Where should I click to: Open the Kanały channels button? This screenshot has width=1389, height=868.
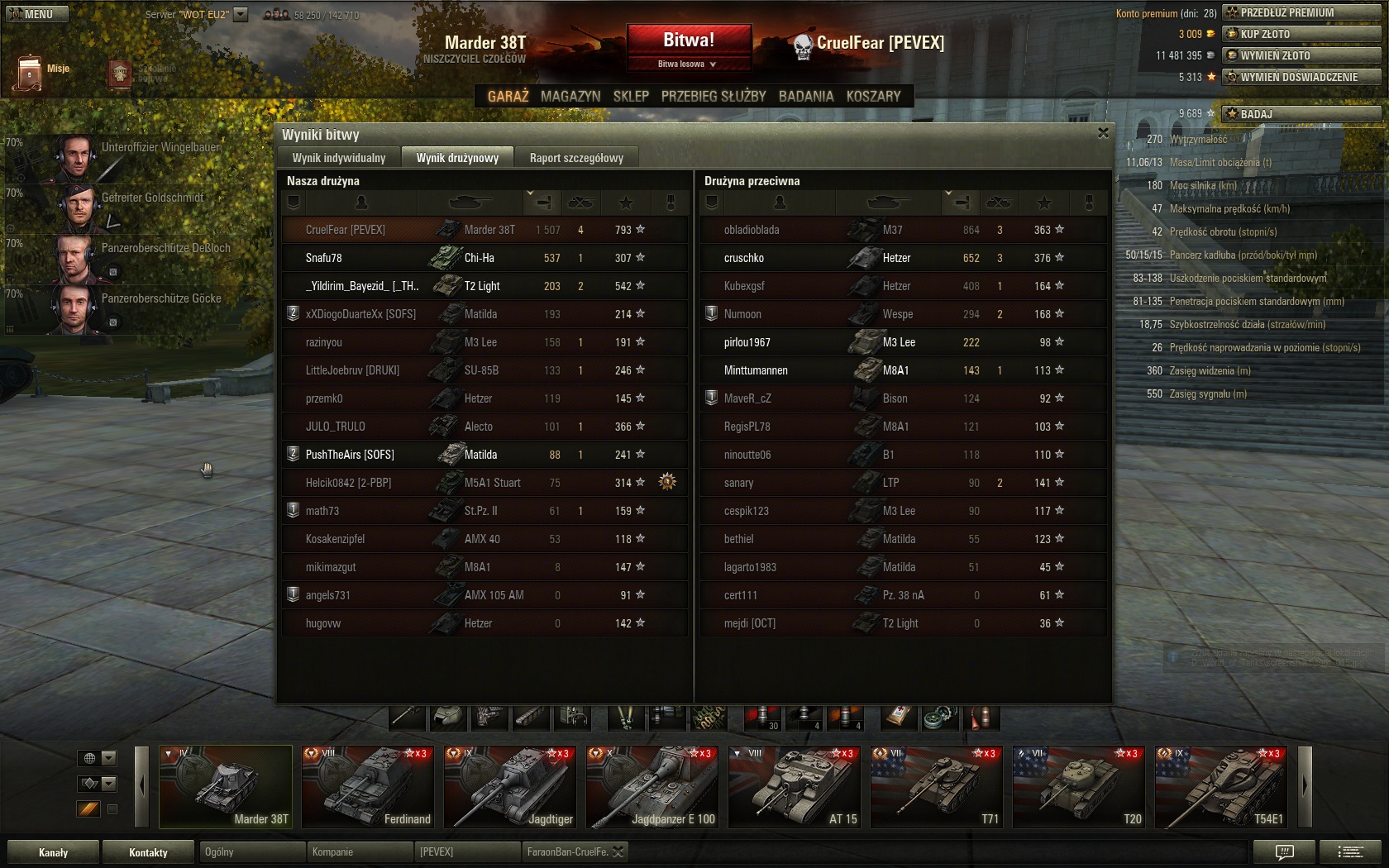point(54,852)
